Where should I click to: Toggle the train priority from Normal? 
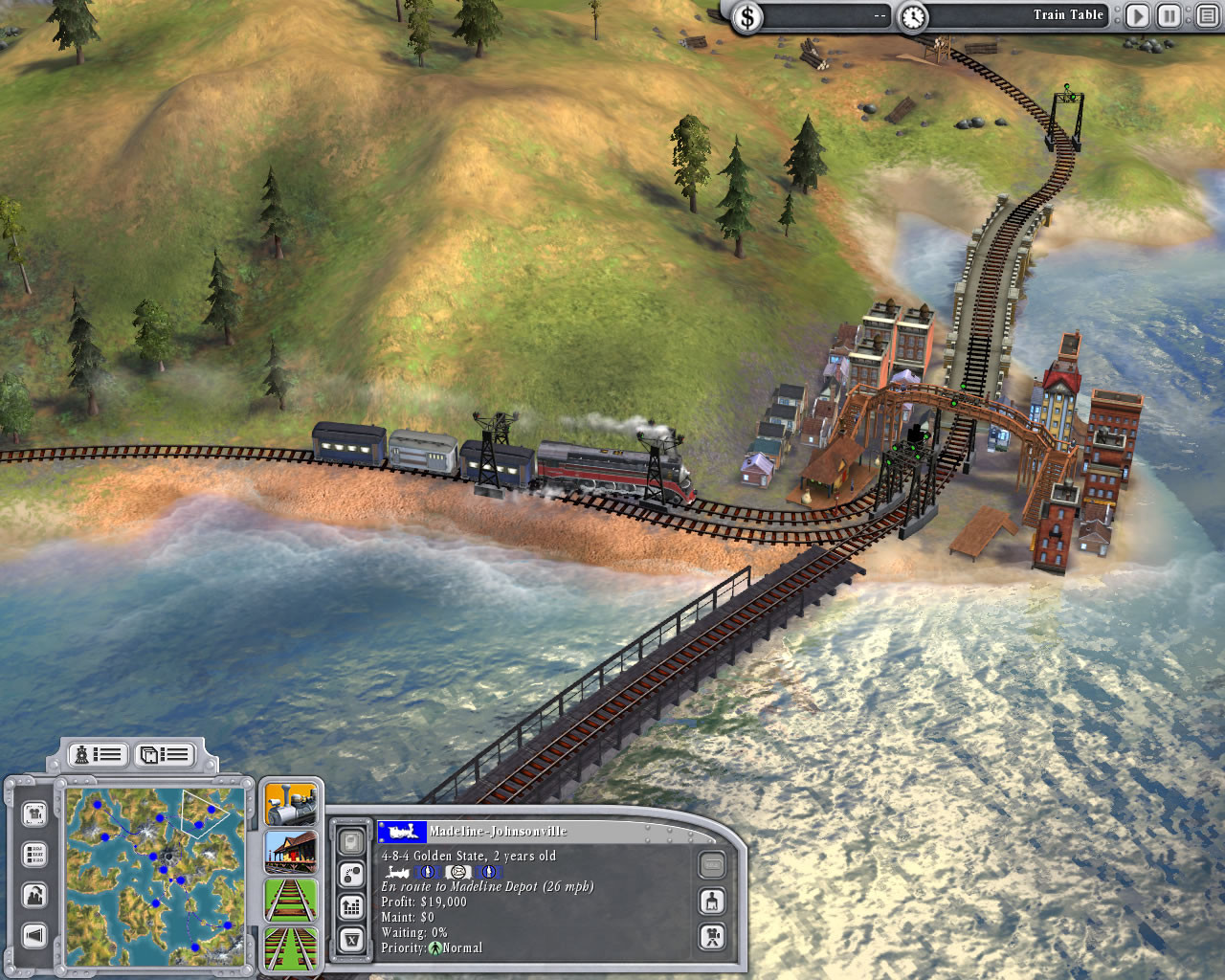click(x=435, y=947)
